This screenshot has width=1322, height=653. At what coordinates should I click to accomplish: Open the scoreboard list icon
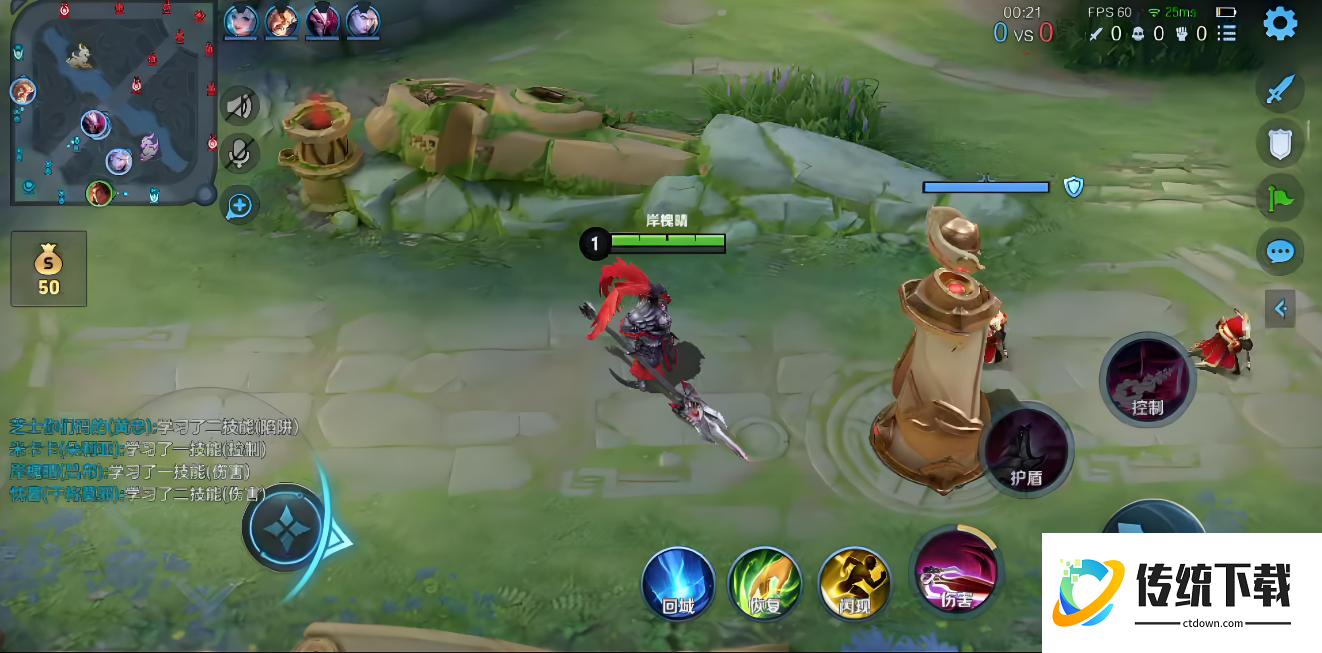[1227, 33]
